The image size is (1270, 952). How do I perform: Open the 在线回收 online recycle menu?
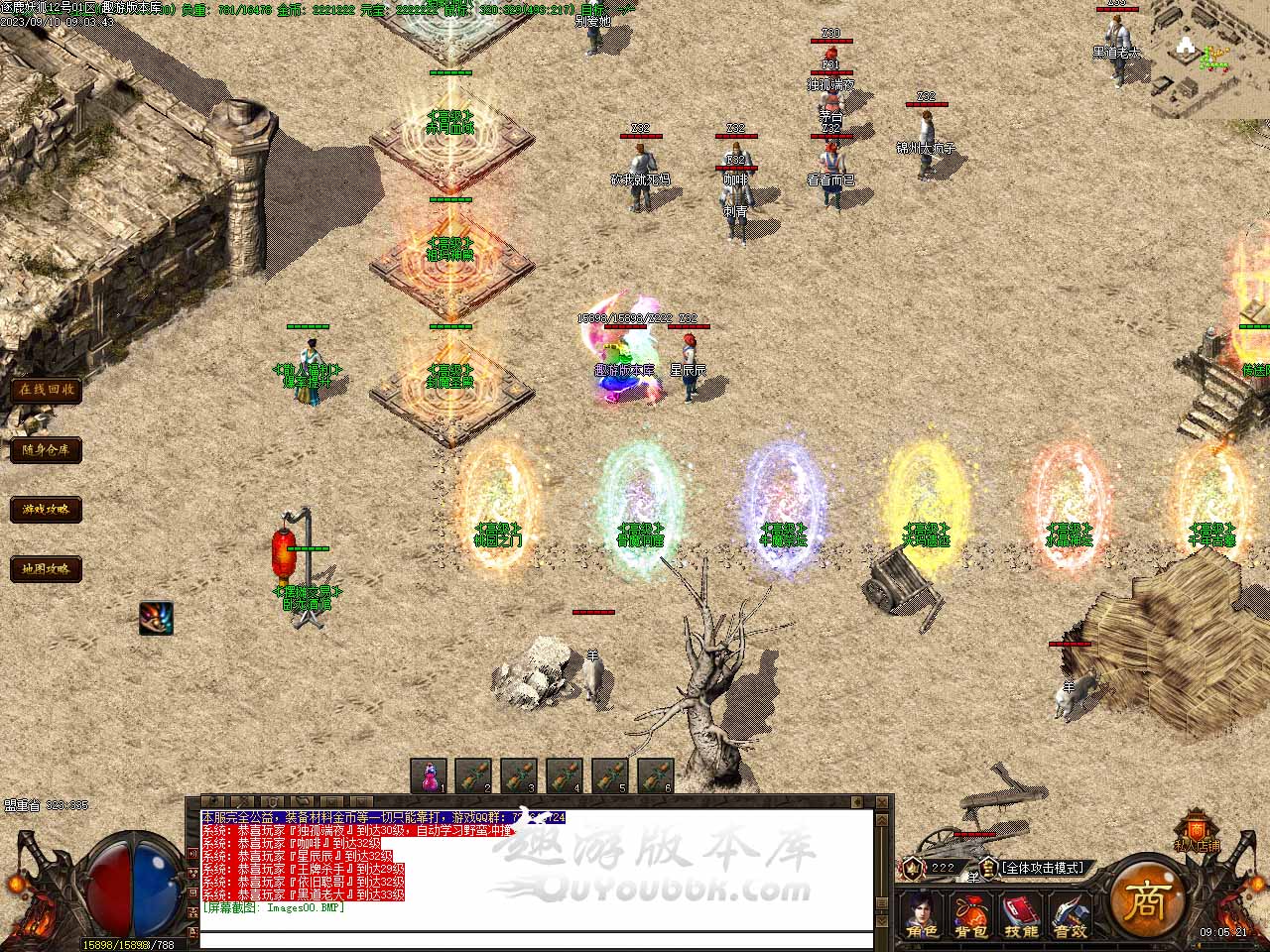click(46, 390)
